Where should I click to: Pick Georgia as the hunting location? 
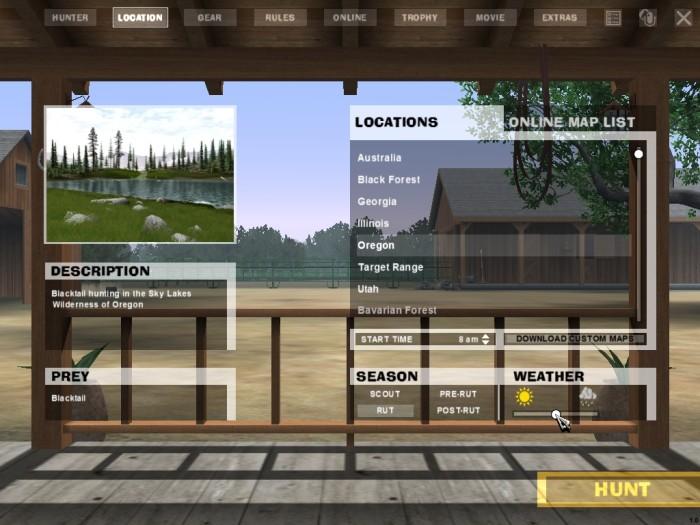click(377, 202)
